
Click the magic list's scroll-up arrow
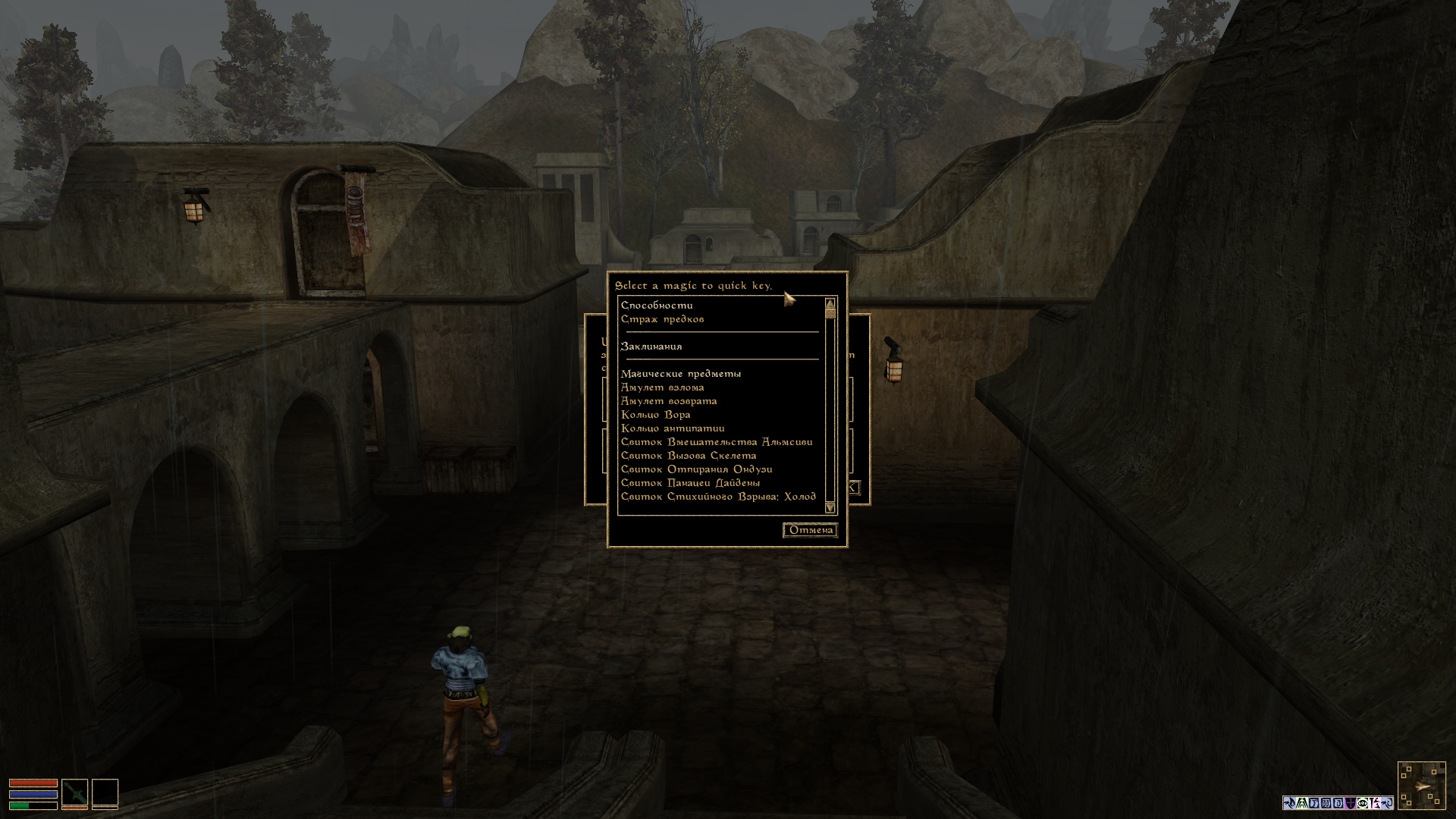(x=830, y=304)
